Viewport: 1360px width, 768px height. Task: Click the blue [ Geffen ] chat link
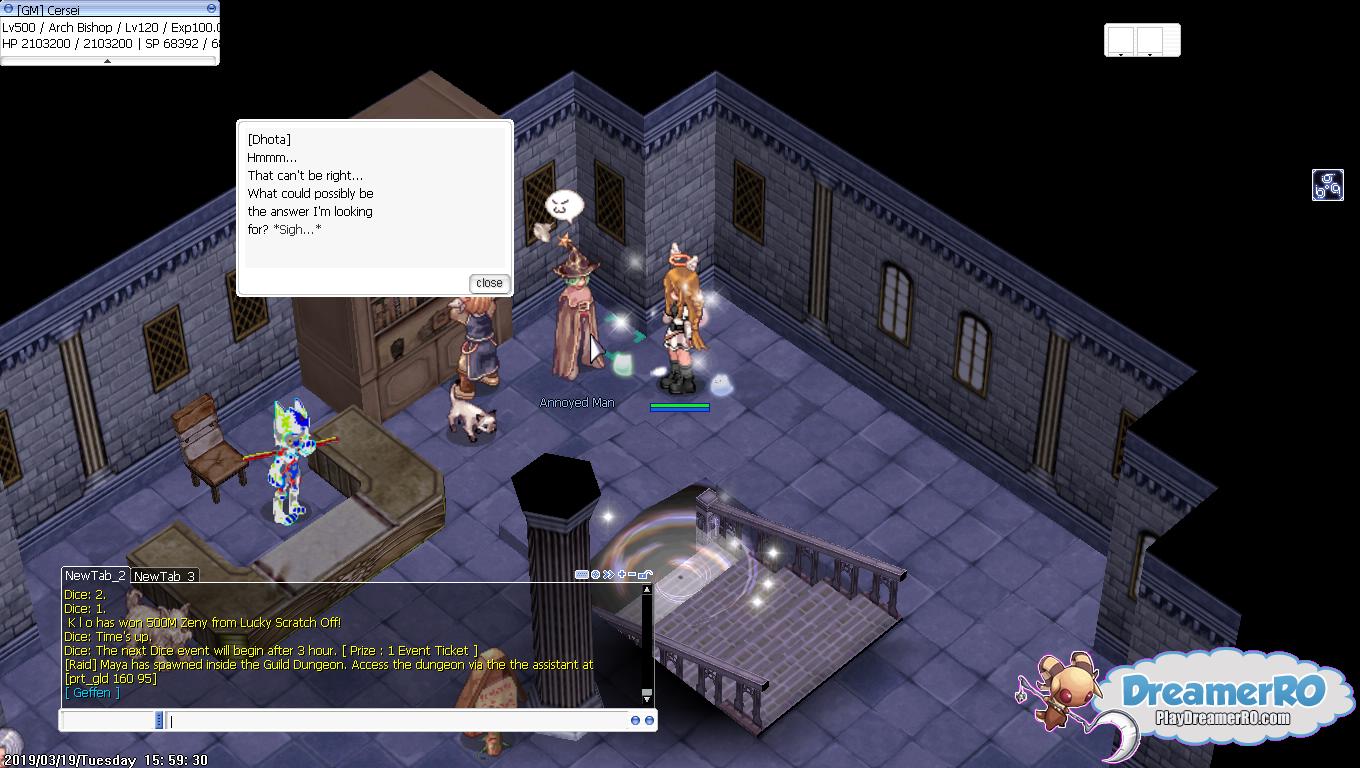[x=92, y=693]
